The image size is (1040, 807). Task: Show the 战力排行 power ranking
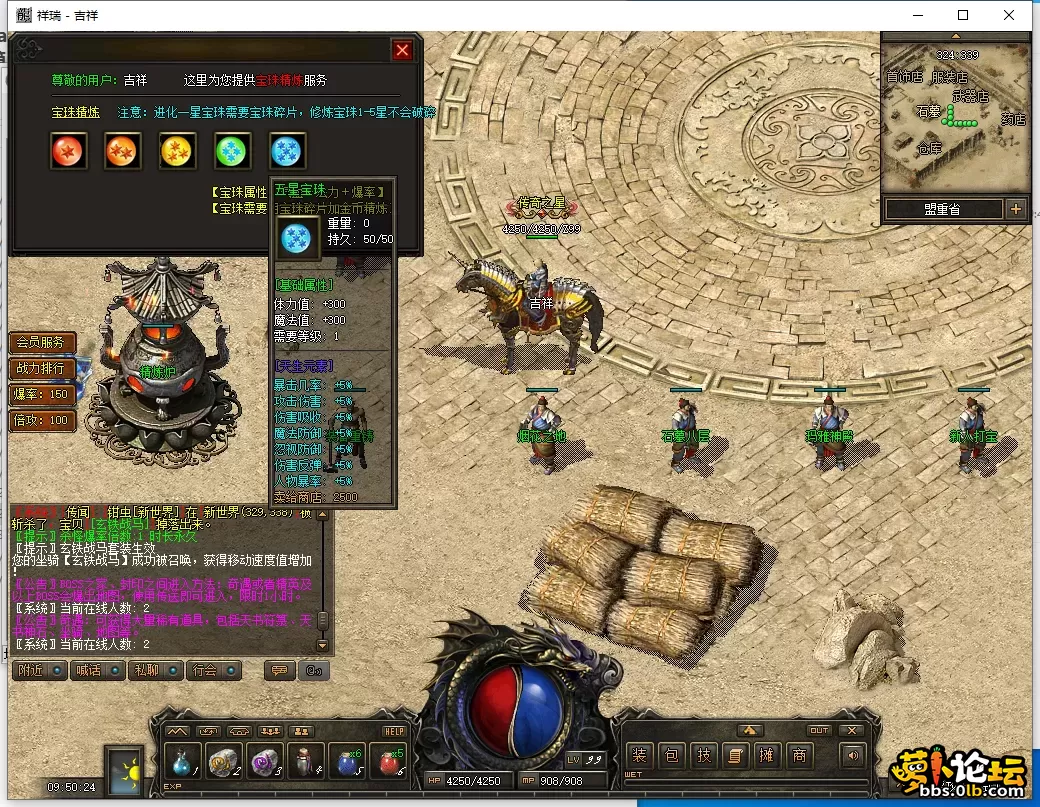(x=42, y=368)
